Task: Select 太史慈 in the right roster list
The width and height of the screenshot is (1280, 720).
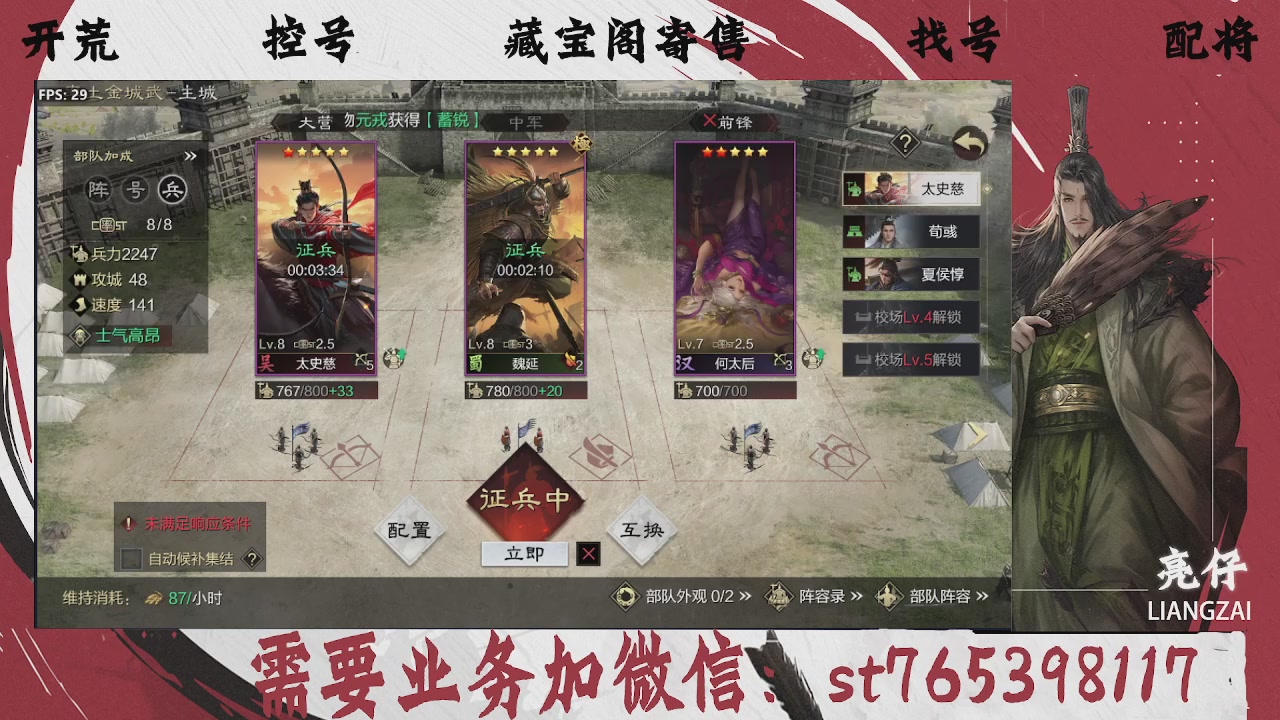Action: tap(910, 189)
